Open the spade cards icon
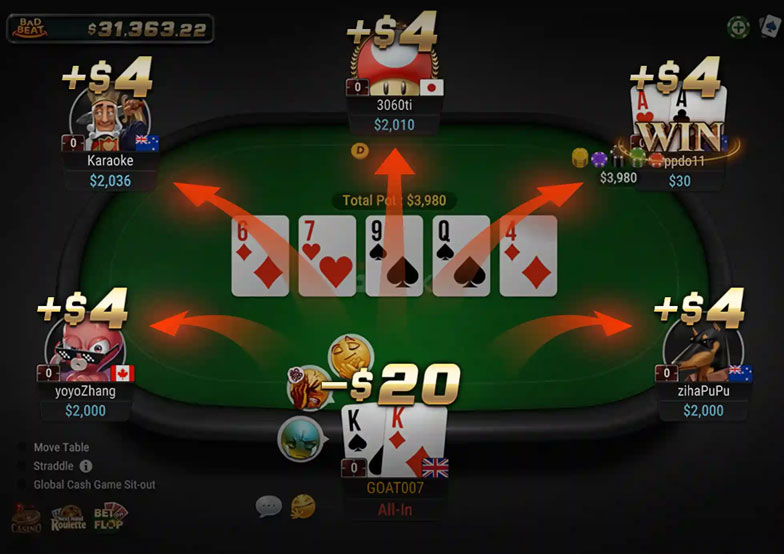Image resolution: width=784 pixels, height=554 pixels. pos(767,27)
